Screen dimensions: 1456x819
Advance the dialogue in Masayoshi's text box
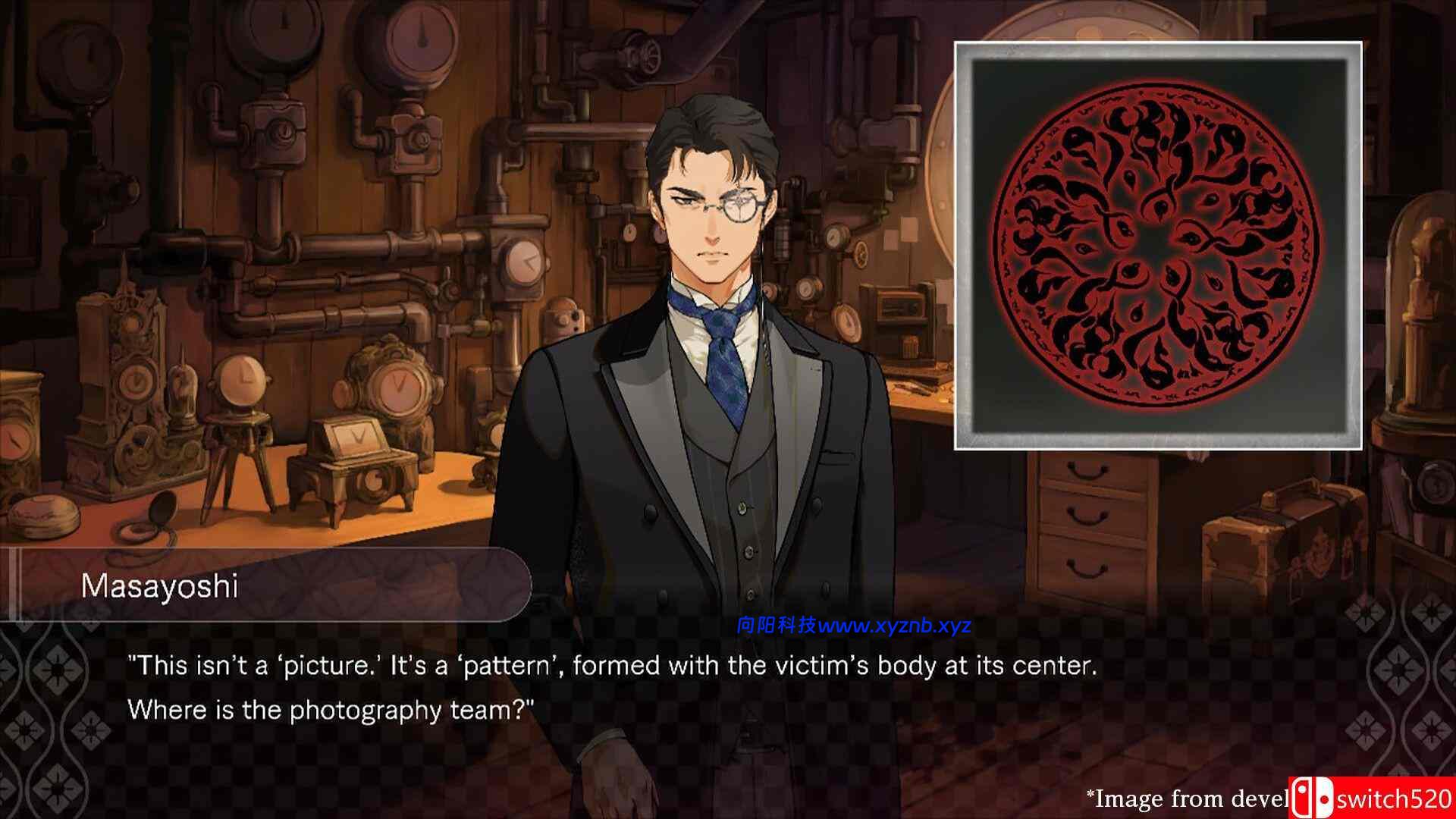click(x=611, y=687)
